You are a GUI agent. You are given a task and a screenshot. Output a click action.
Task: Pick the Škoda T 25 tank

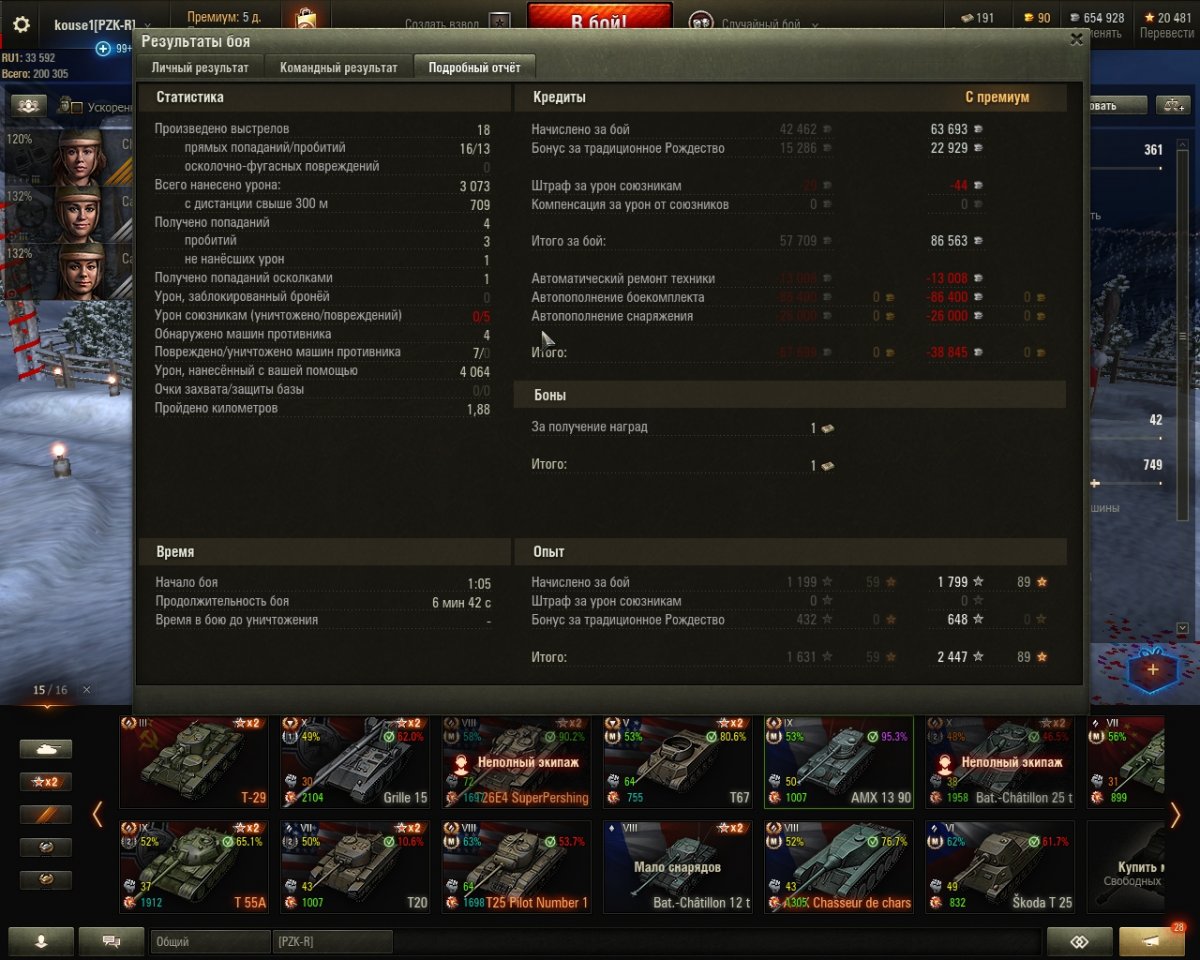[x=999, y=867]
